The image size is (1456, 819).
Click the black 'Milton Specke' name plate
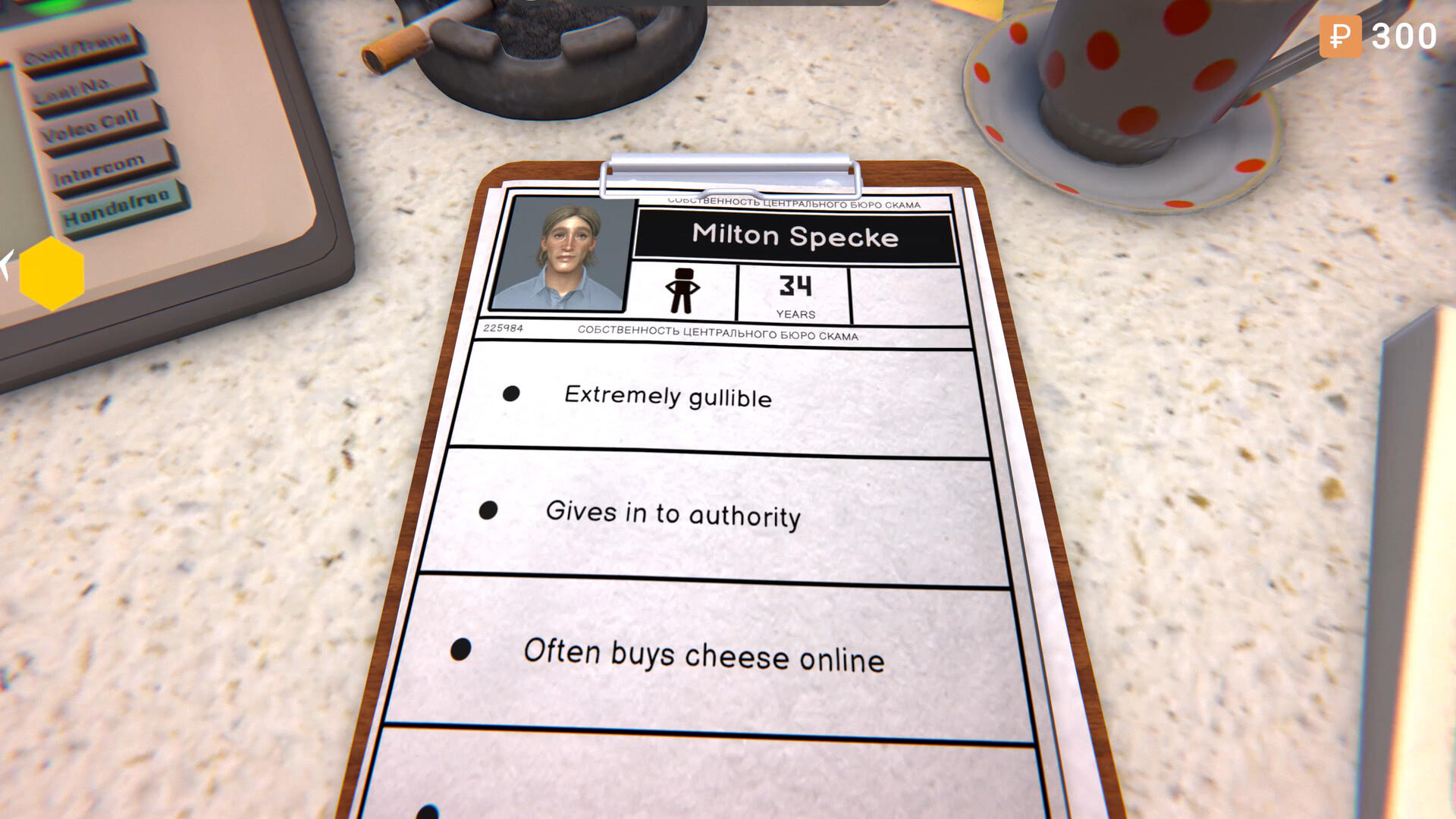(x=794, y=236)
